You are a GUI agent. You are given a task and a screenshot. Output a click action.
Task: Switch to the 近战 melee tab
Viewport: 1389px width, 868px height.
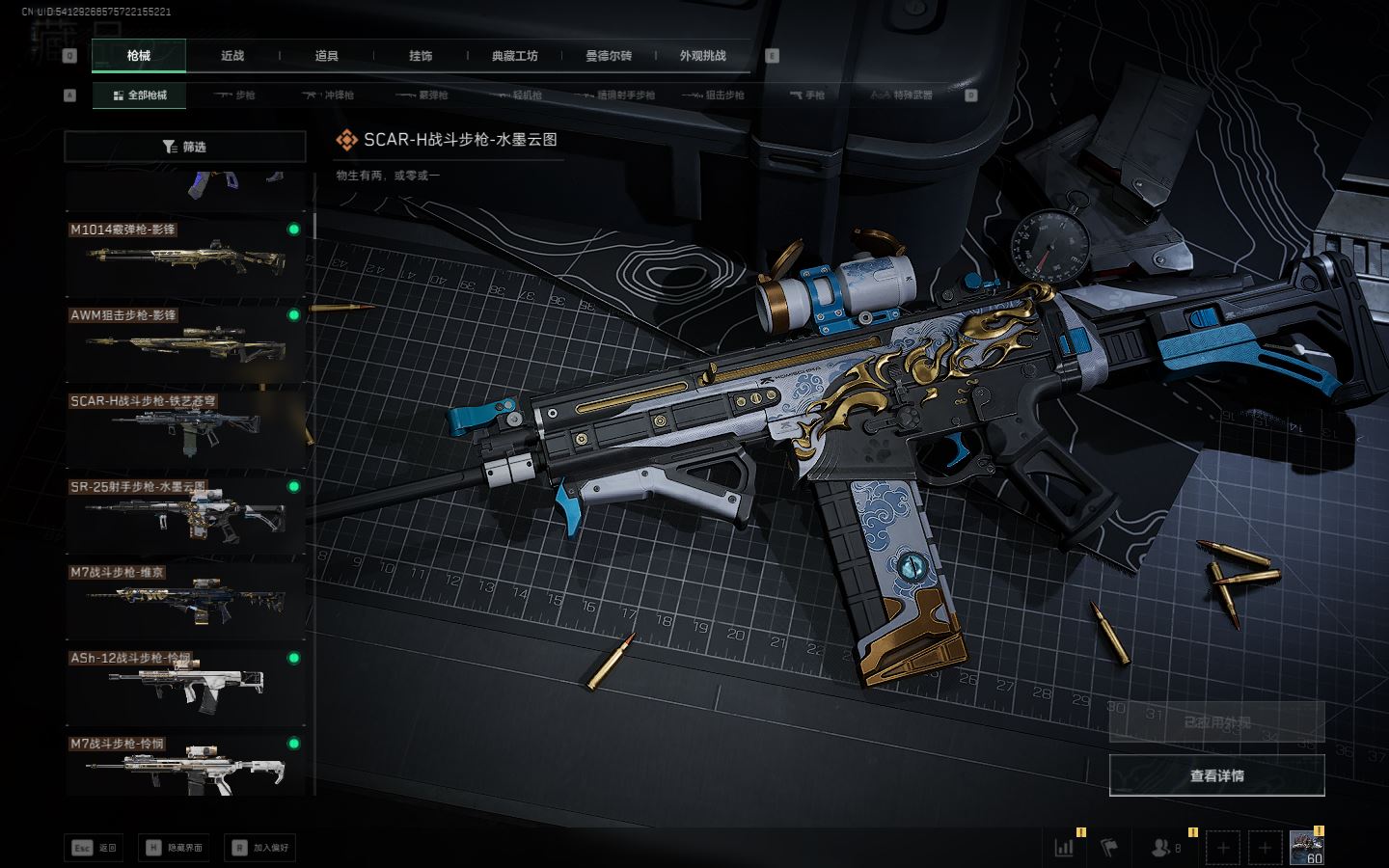click(x=232, y=56)
